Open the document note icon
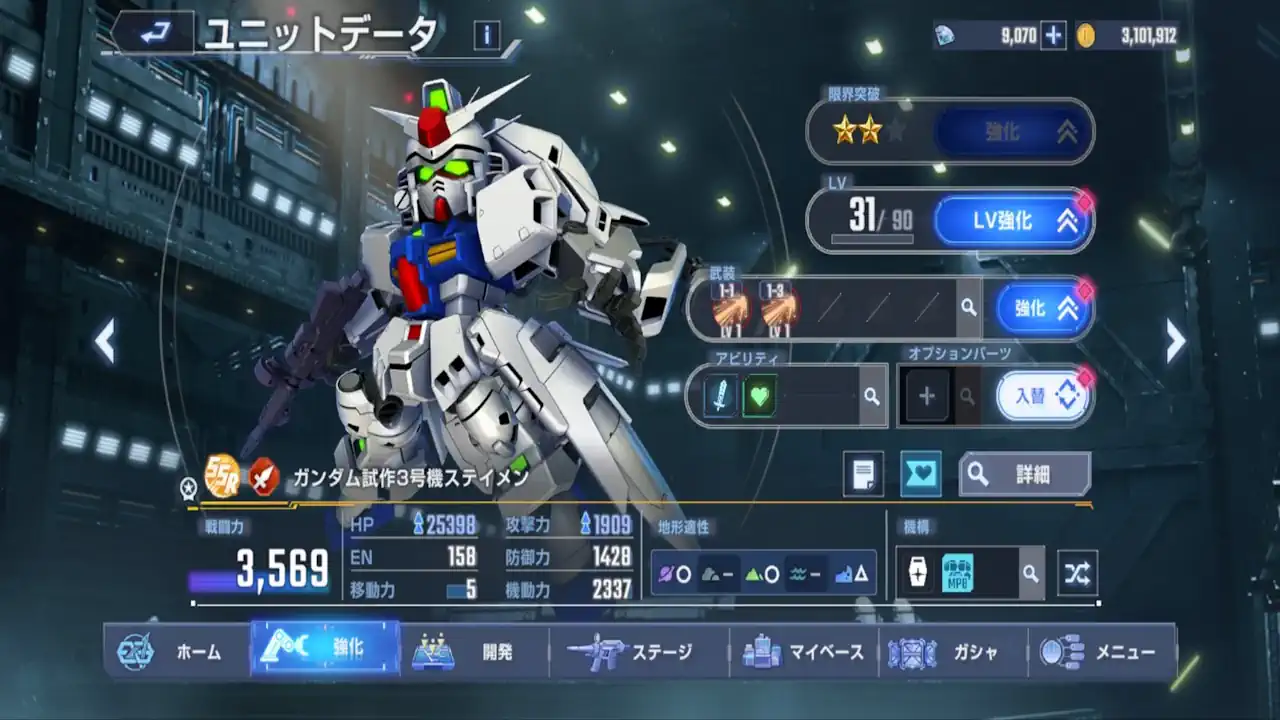The image size is (1280, 720). pos(863,474)
